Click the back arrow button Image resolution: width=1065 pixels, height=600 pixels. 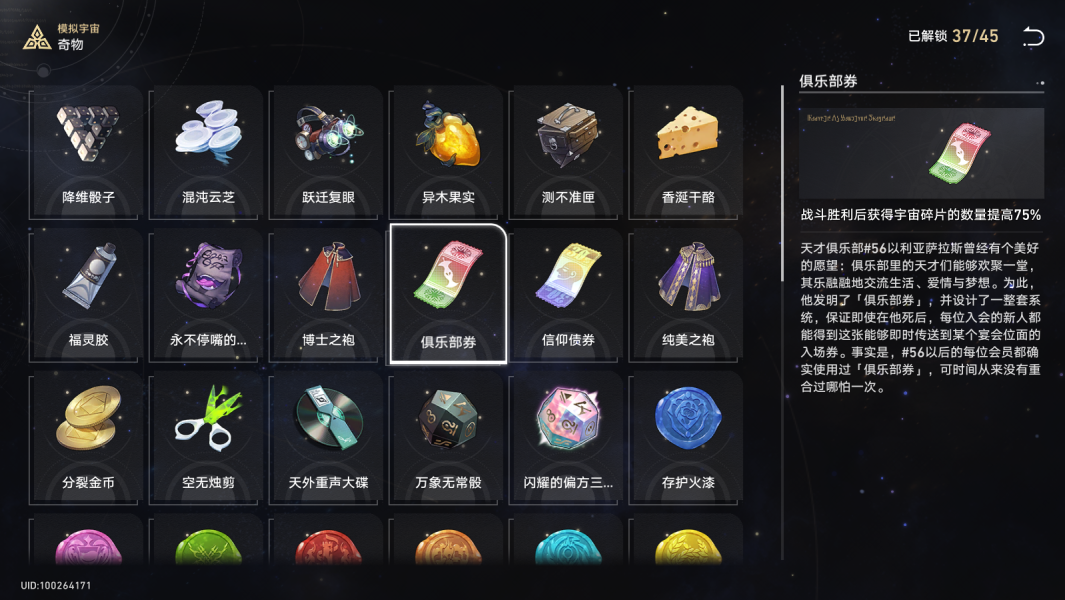pos(1033,37)
